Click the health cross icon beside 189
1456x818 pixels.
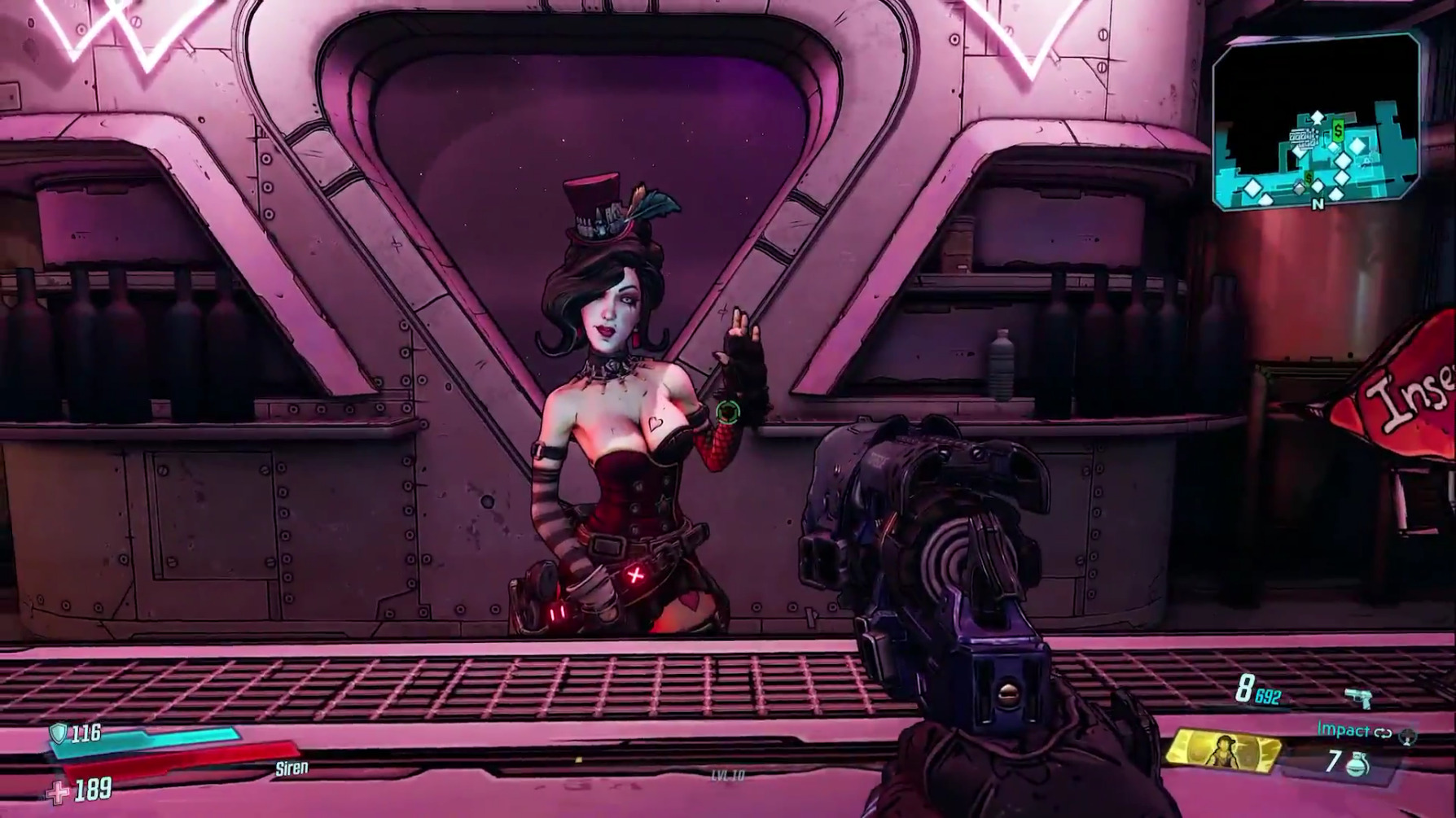coord(58,790)
